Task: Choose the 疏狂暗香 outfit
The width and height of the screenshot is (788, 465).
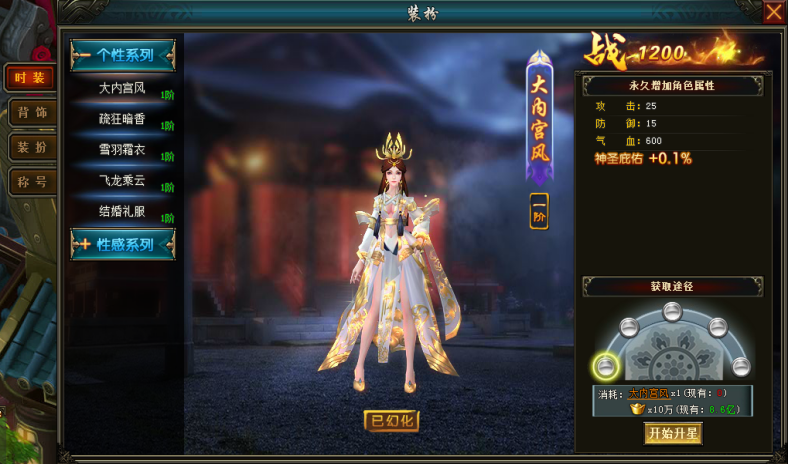Action: tap(123, 119)
